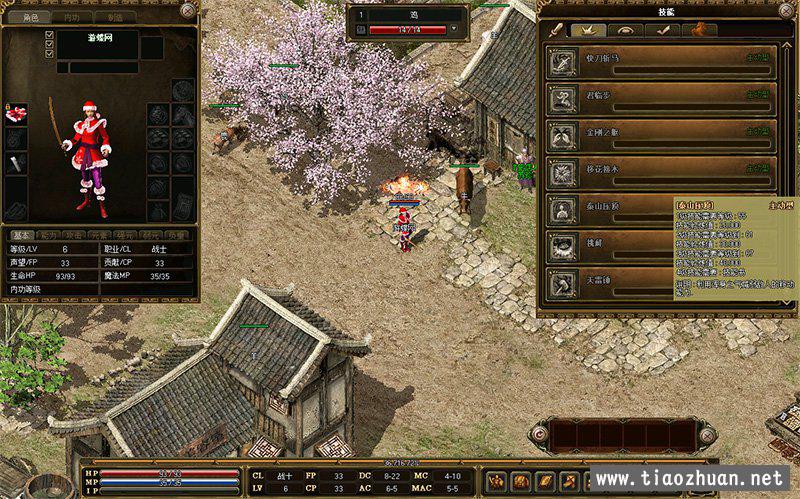Viewport: 800px width, 499px height.
Task: Click the left round arrow on the hotbar
Action: pos(540,434)
